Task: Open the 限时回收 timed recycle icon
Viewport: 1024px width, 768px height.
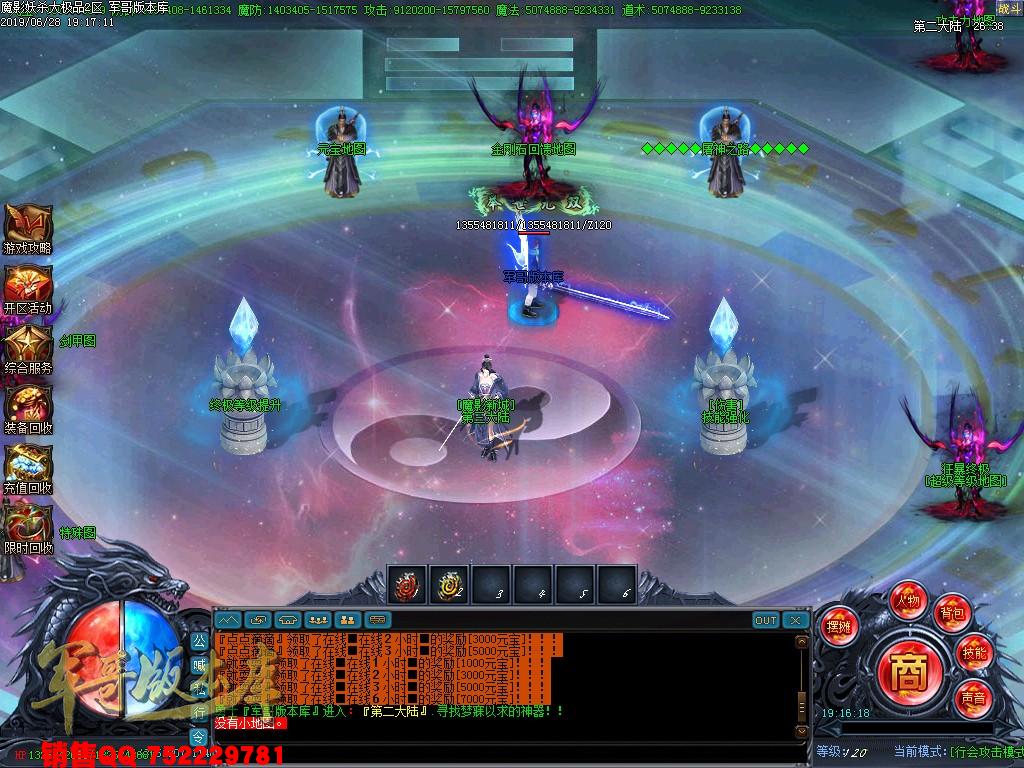Action: 27,525
